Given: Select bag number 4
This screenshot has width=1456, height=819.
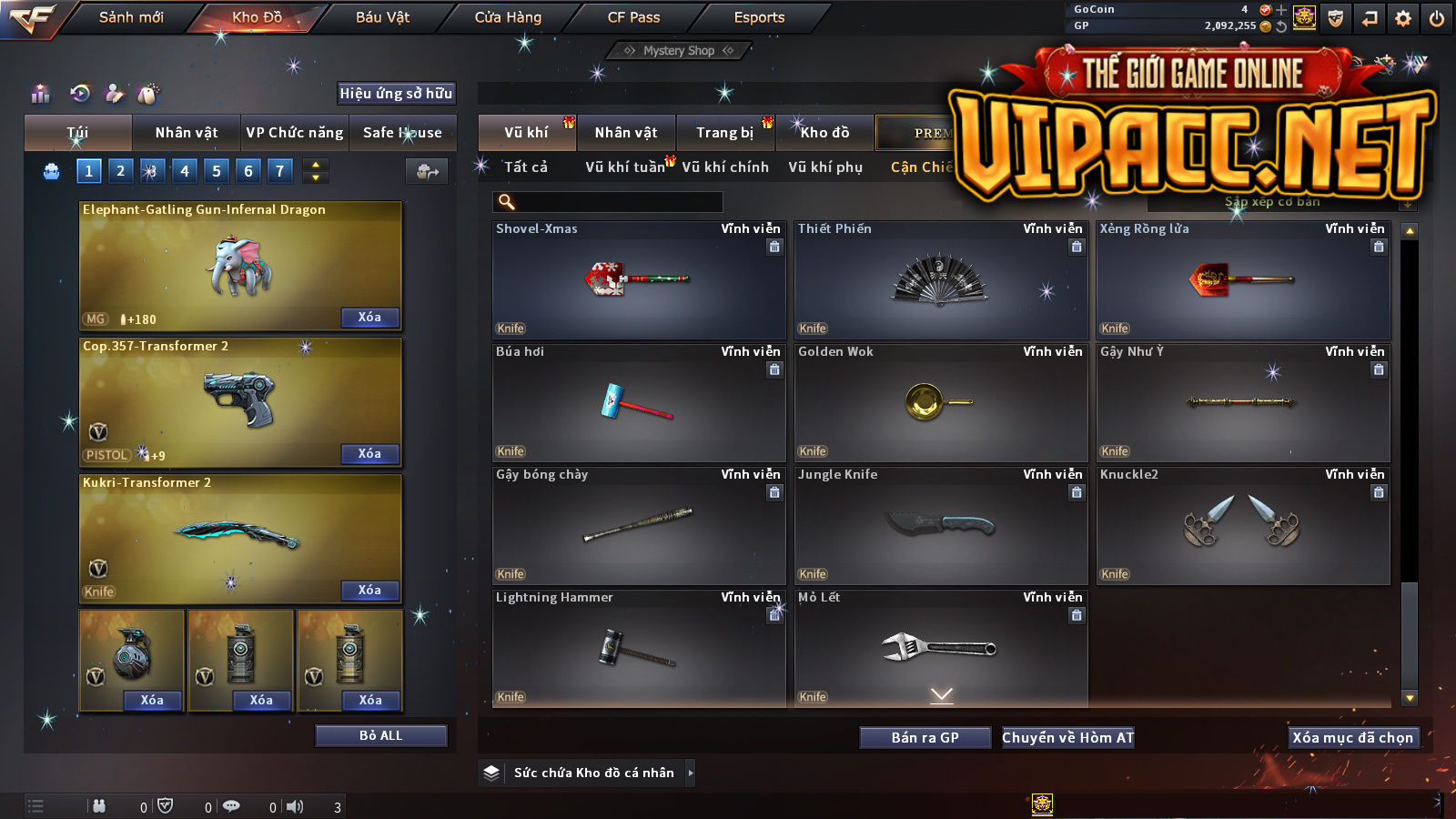Looking at the screenshot, I should tap(185, 171).
